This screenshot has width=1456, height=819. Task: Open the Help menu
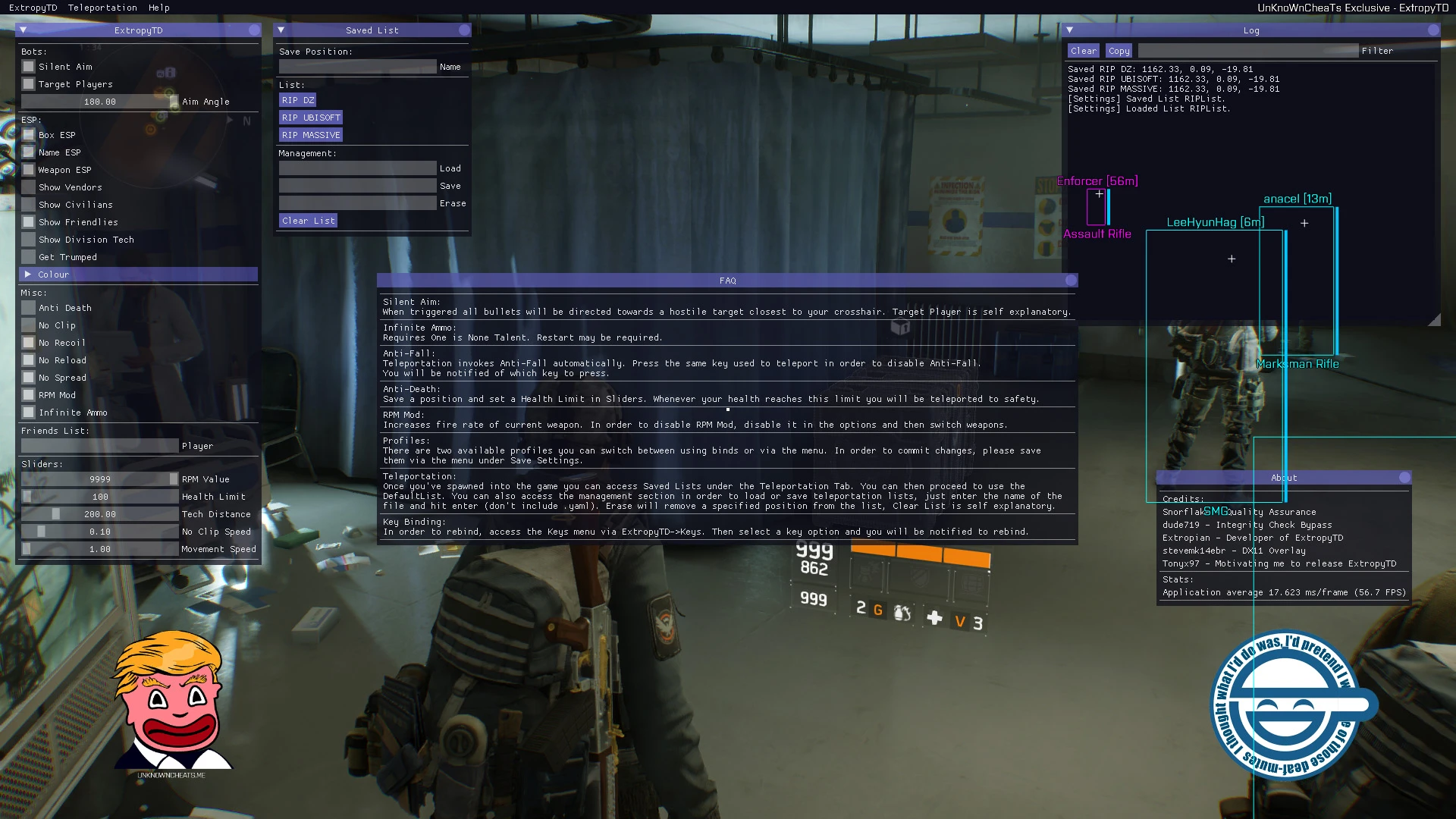pos(158,8)
